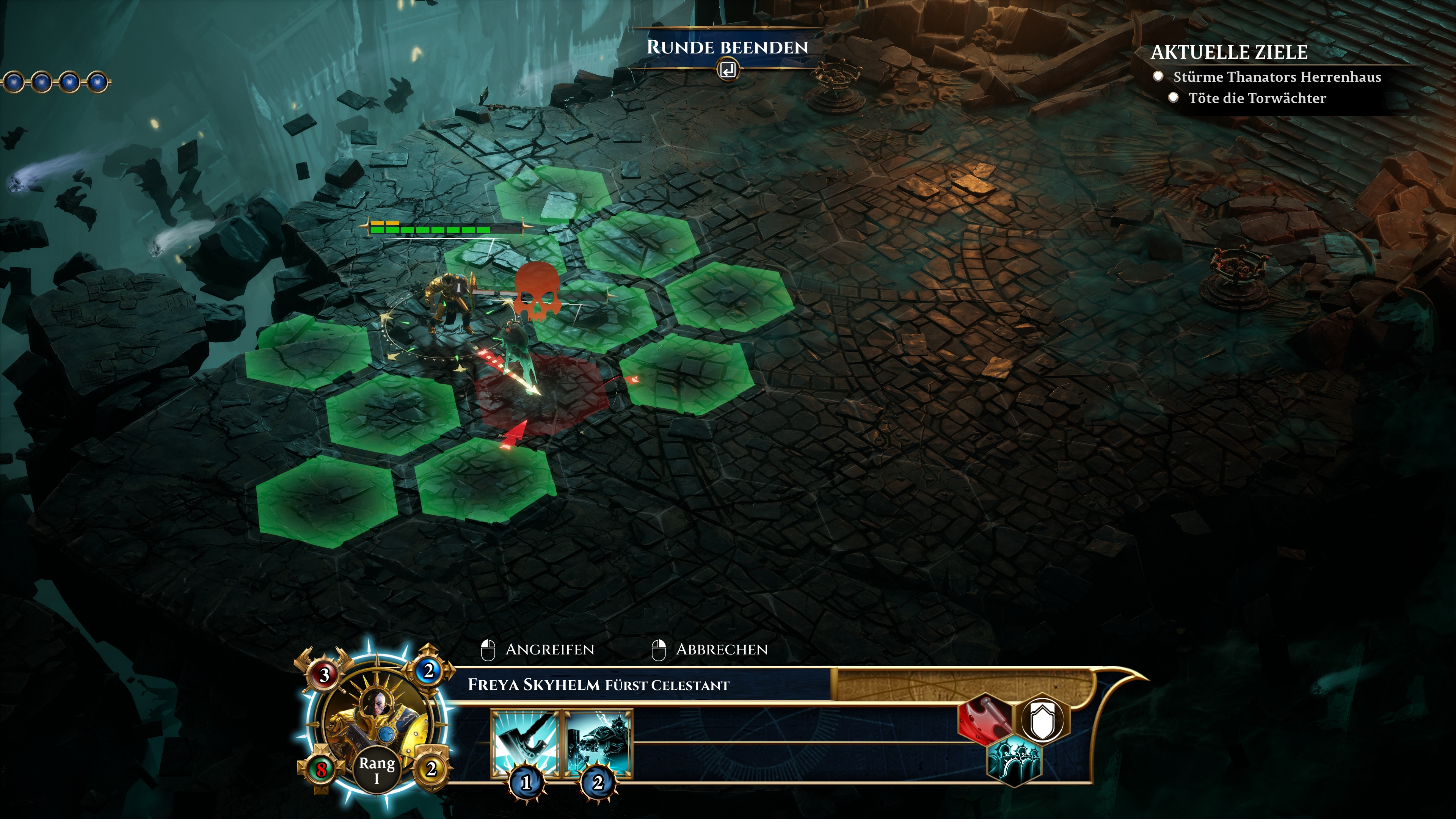Viewport: 1456px width, 819px height.
Task: Open the Stürme Thanators Herrenhaus objective
Action: point(1277,77)
